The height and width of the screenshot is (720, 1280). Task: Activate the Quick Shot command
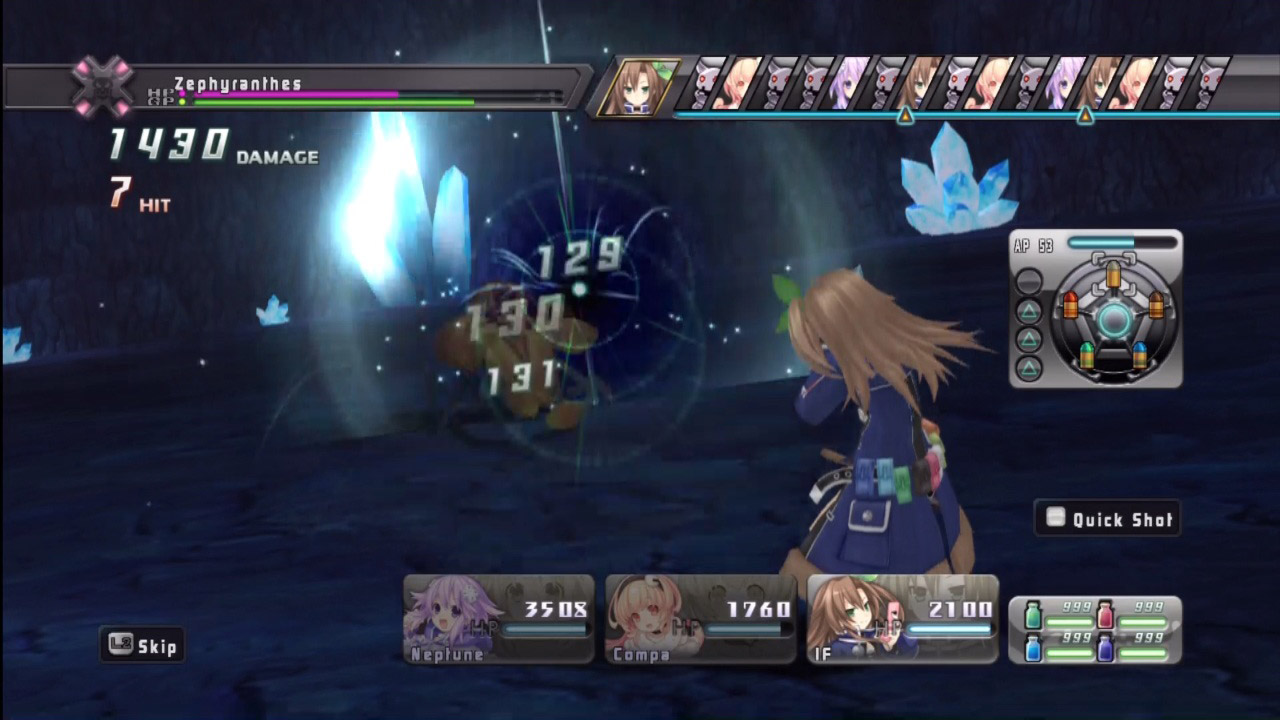[1108, 519]
